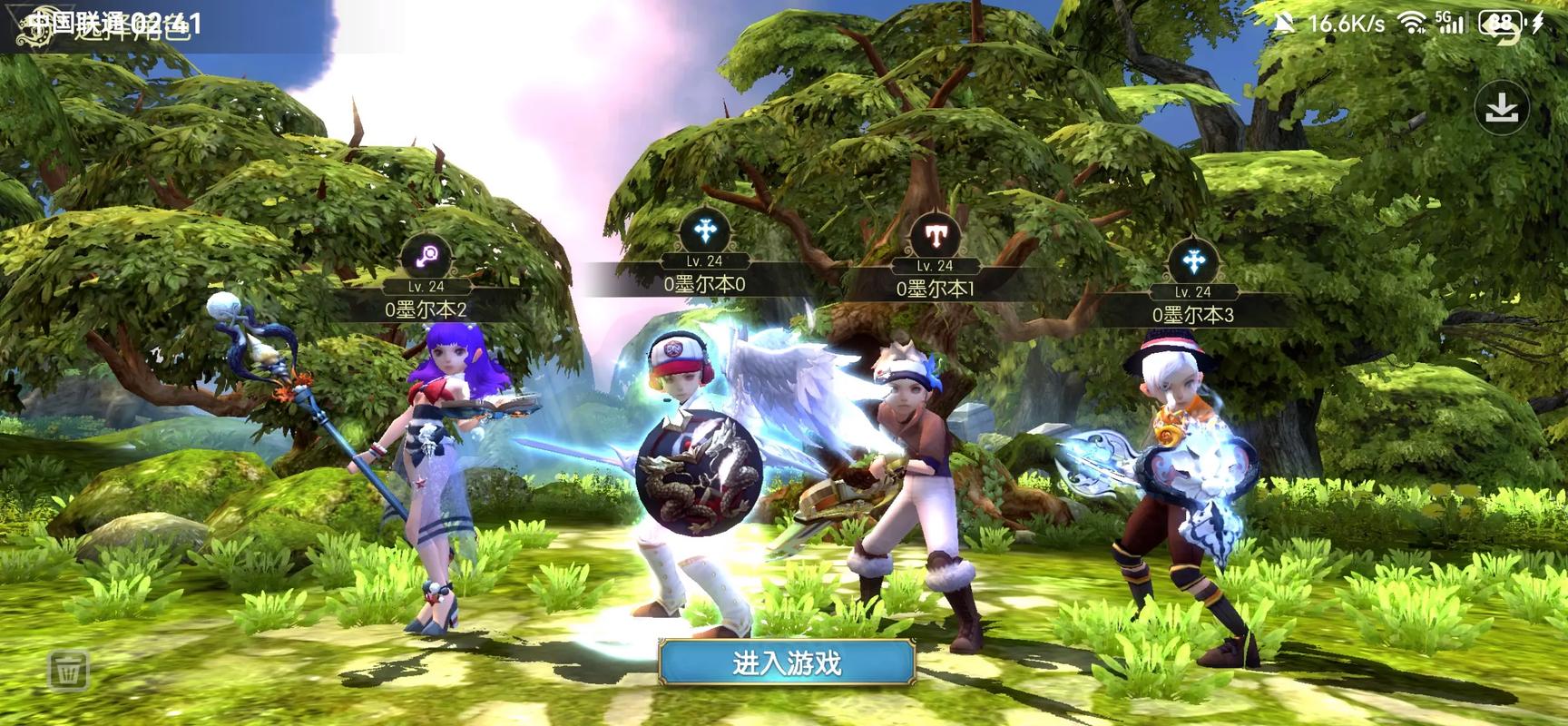The height and width of the screenshot is (726, 1568).
Task: Pick character 0墨尔本1
Action: pyautogui.click(x=935, y=289)
